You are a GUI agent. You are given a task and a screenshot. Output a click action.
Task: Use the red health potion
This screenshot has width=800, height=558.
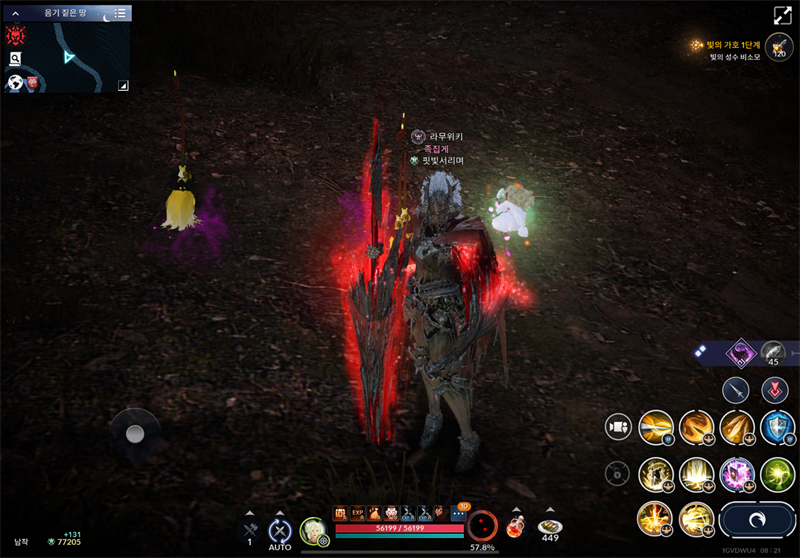pos(514,527)
